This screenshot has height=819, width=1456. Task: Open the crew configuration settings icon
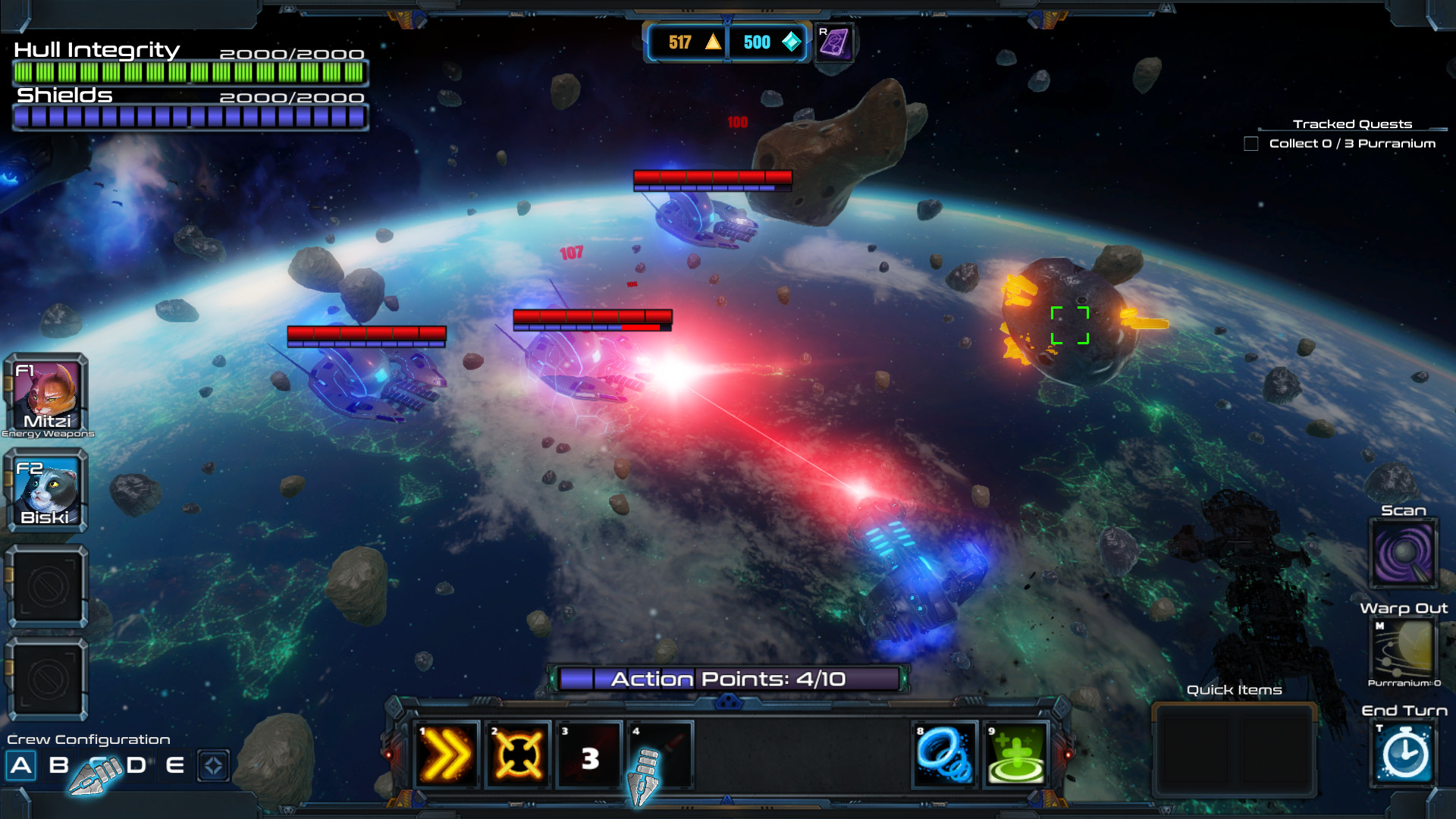tap(213, 765)
